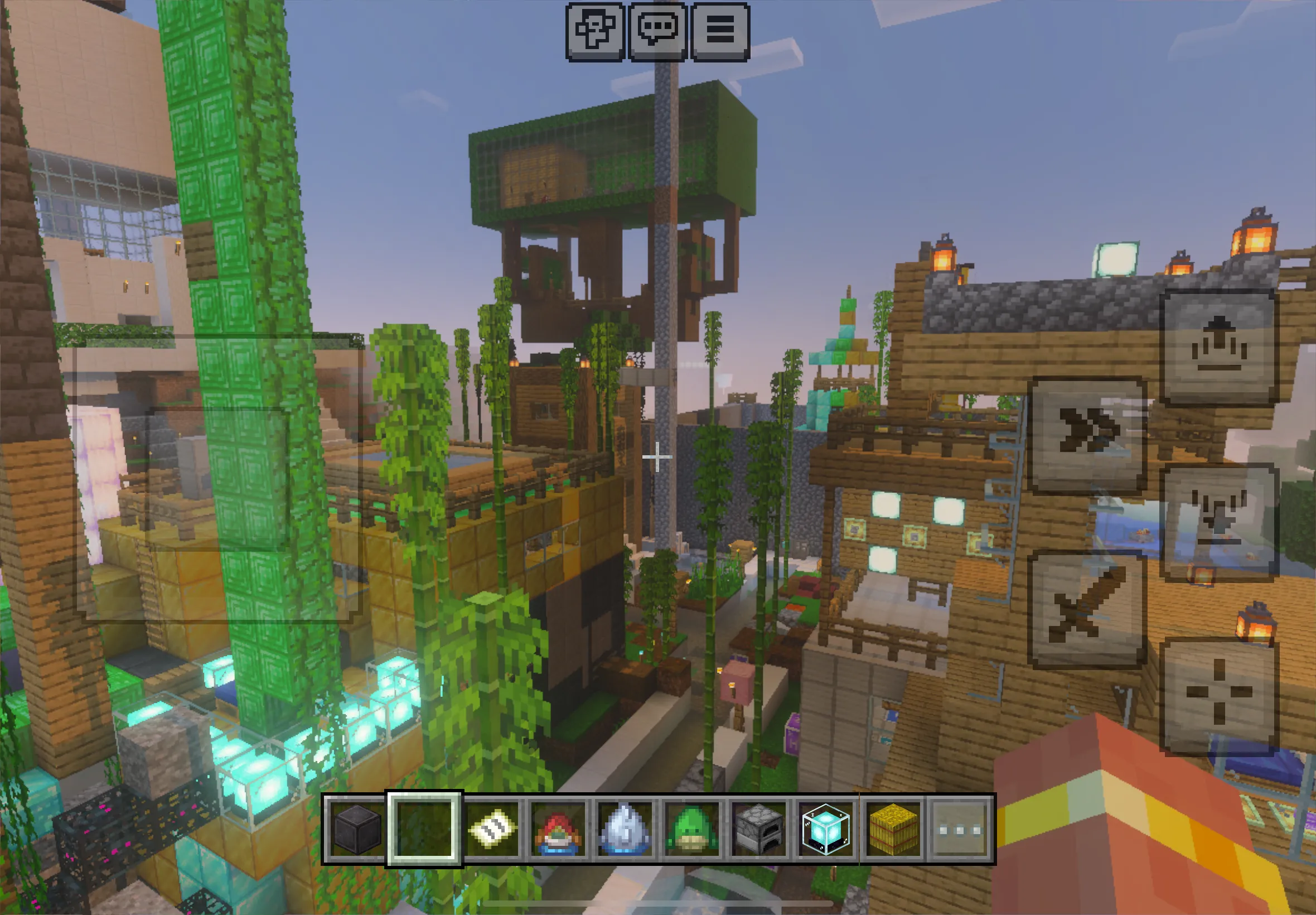This screenshot has height=915, width=1316.
Task: Activate the sprint double-arrow button
Action: click(x=1087, y=435)
